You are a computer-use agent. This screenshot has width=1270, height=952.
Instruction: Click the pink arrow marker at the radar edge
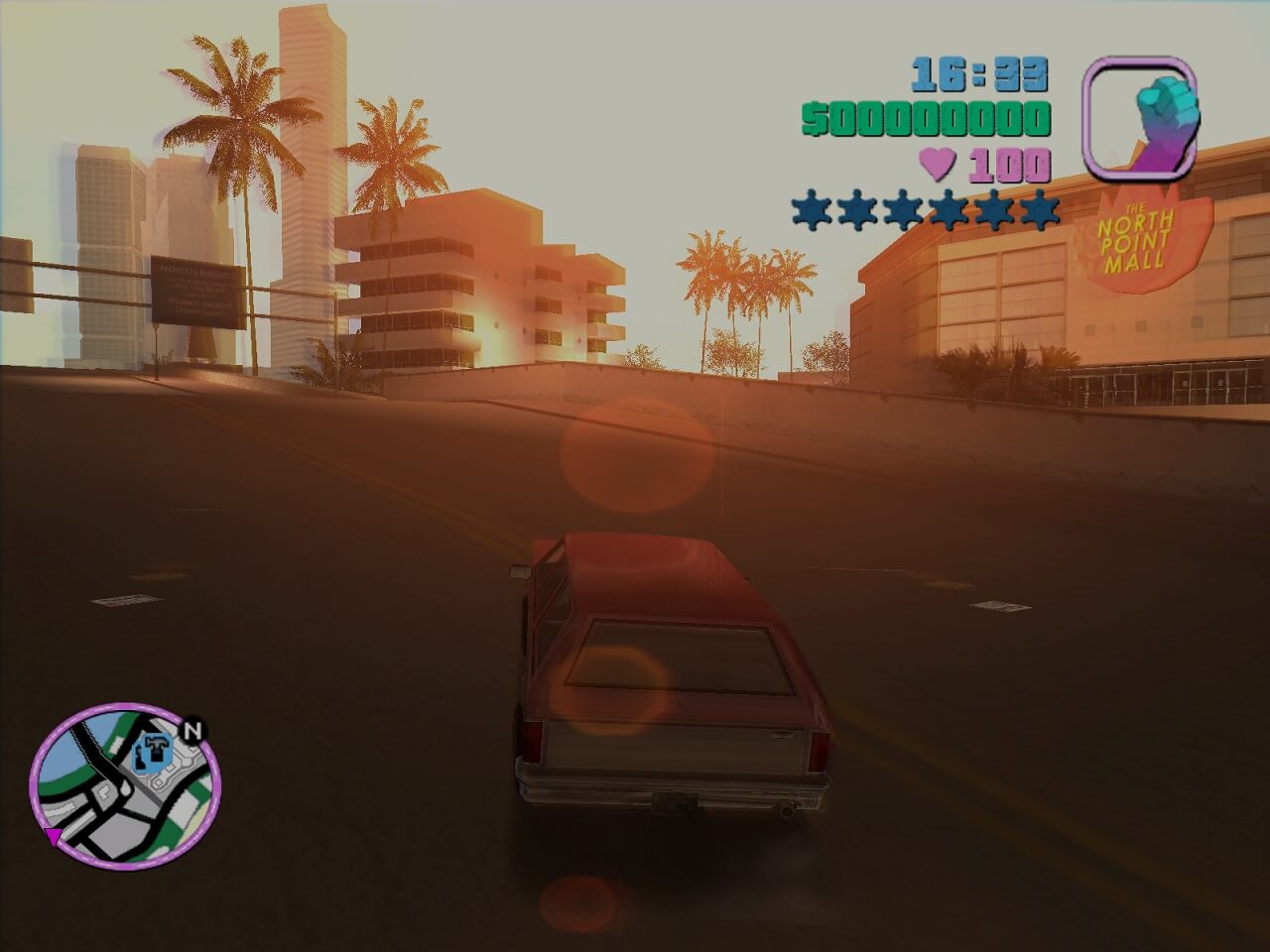click(53, 837)
